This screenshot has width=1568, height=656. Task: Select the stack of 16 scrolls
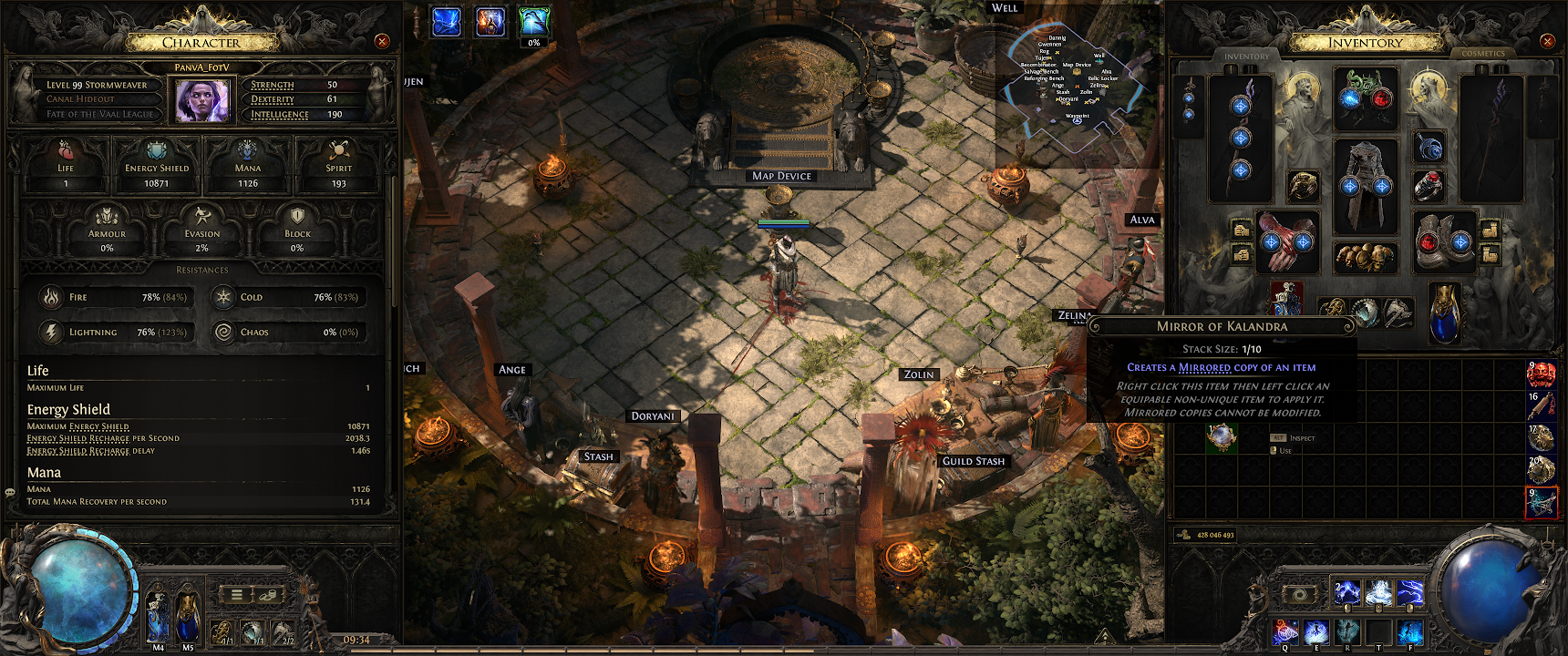(x=1541, y=405)
